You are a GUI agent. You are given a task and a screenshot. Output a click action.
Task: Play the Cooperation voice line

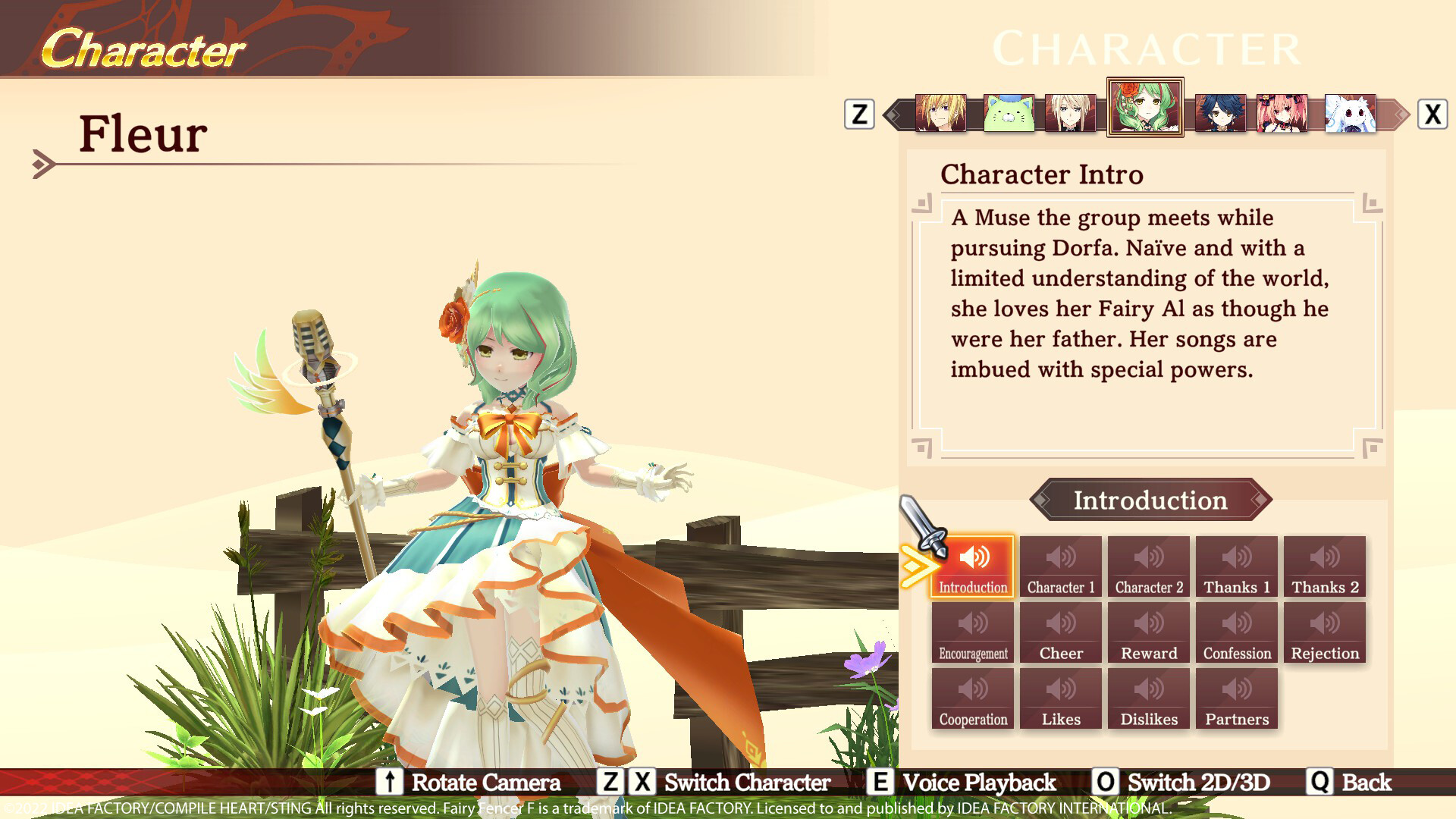coord(973,698)
